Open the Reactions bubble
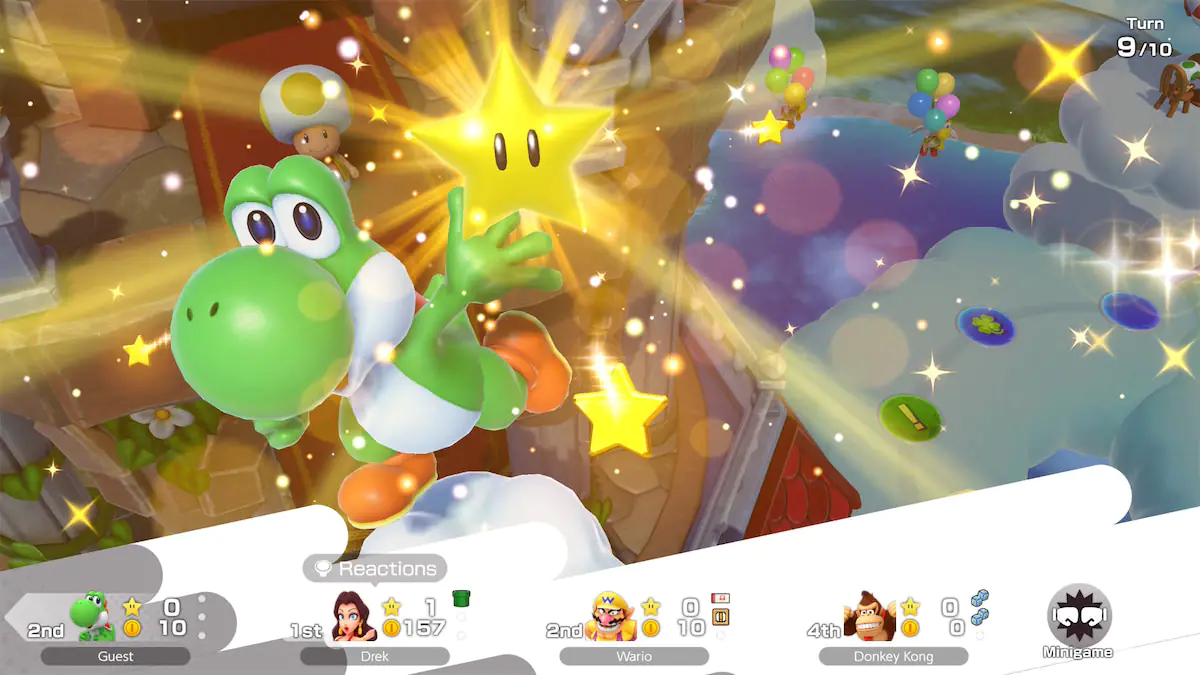Image resolution: width=1200 pixels, height=675 pixels. (375, 569)
